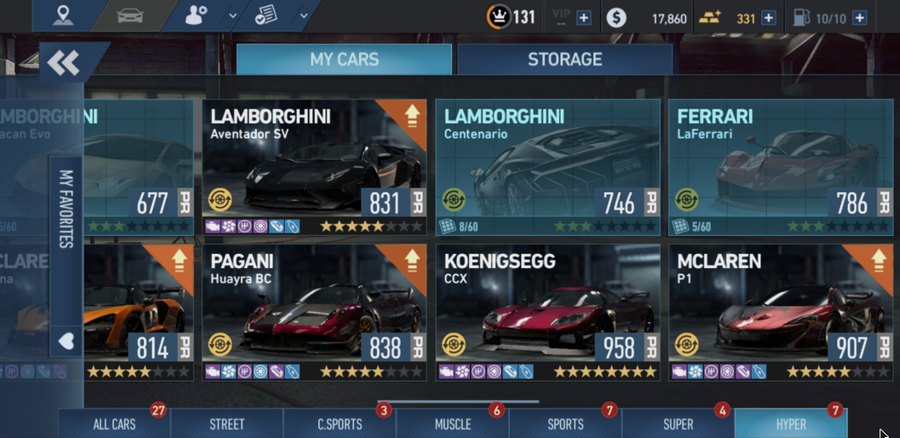Image resolution: width=900 pixels, height=438 pixels.
Task: Switch to the Storage tab
Action: [565, 59]
